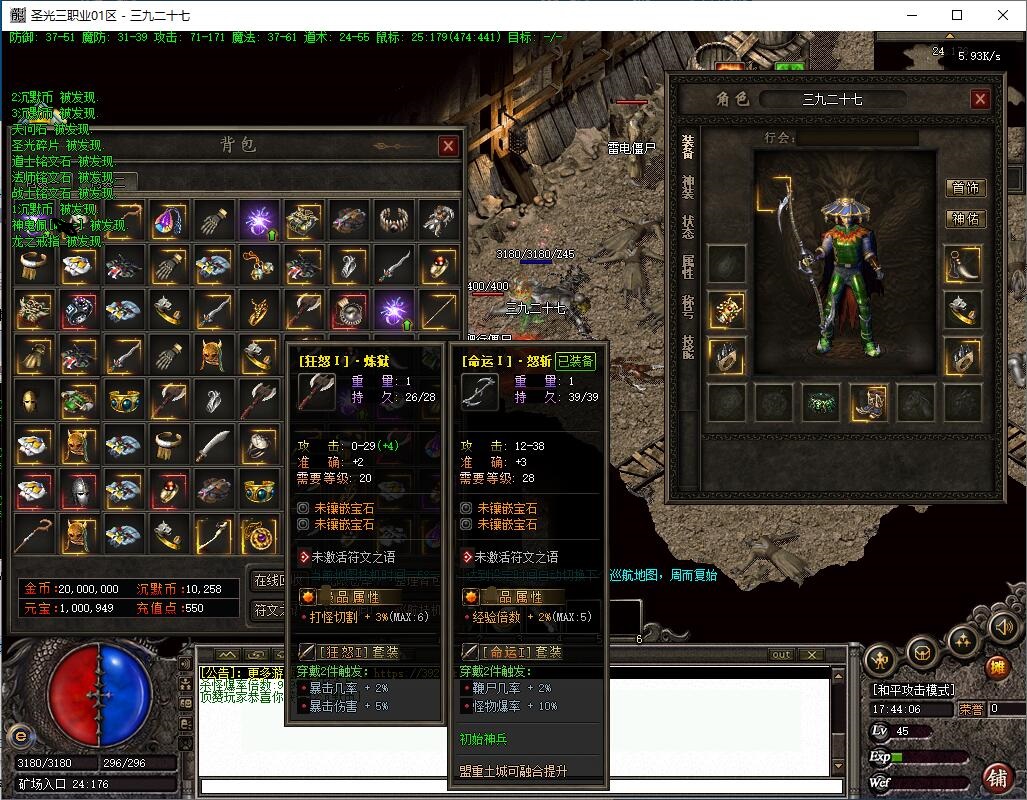Screen dimensions: 1027x800
Task: Open the red 铺 shop button
Action: coord(996,778)
